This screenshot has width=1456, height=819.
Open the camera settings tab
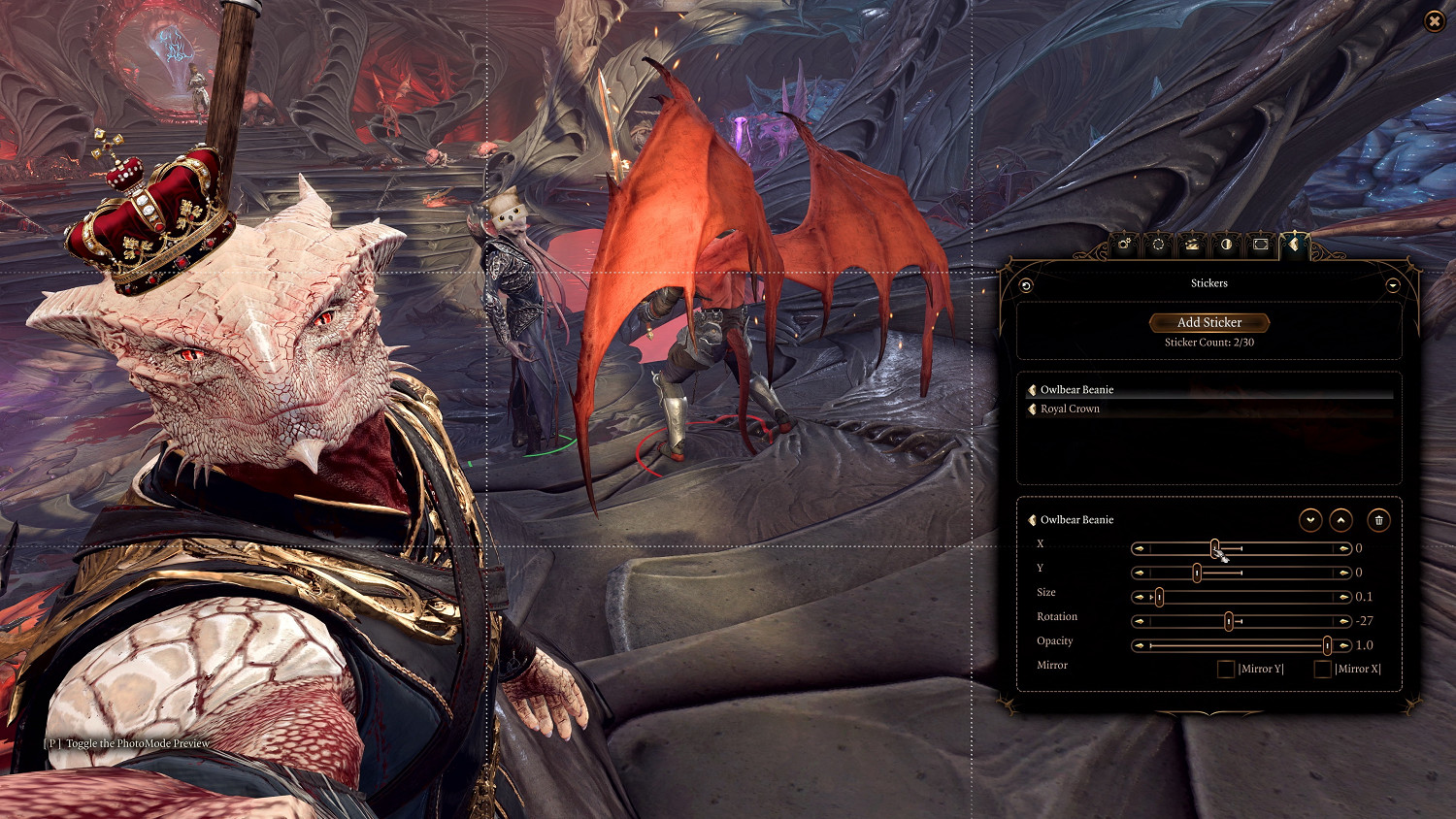(1124, 245)
